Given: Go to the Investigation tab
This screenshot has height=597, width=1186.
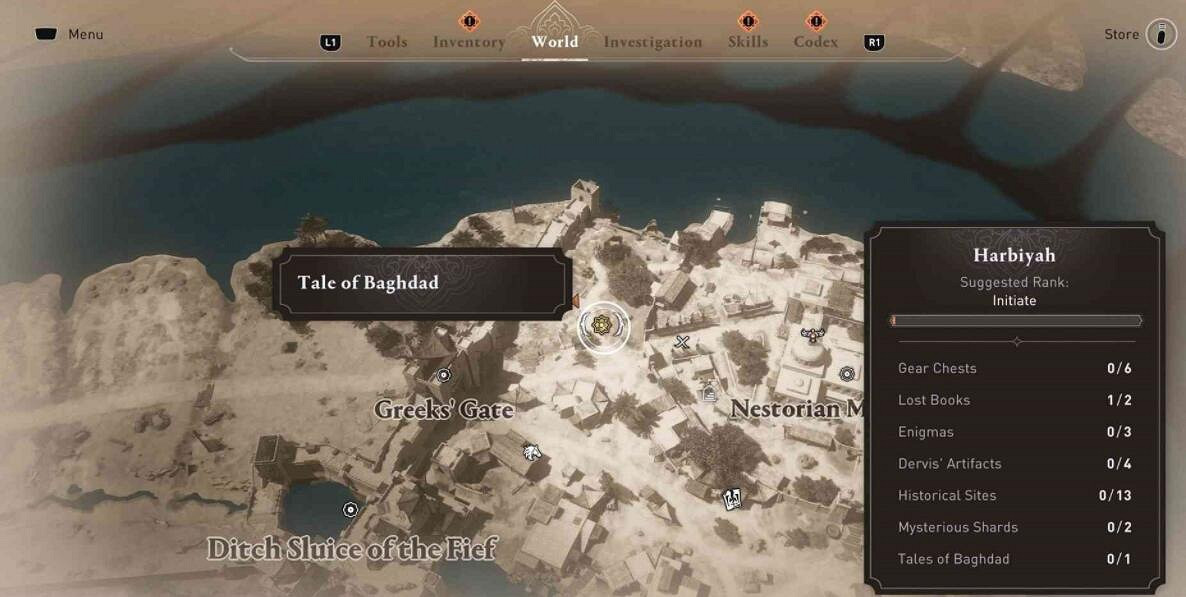Looking at the screenshot, I should click(652, 42).
